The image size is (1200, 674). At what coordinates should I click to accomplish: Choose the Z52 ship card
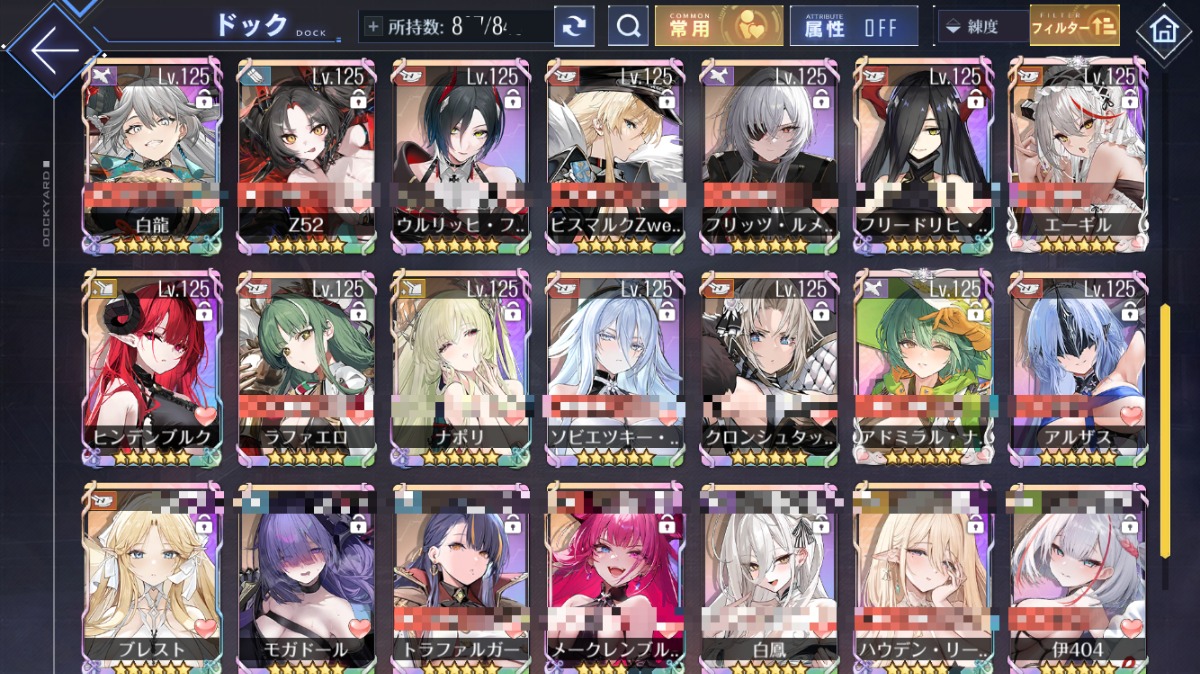(306, 150)
